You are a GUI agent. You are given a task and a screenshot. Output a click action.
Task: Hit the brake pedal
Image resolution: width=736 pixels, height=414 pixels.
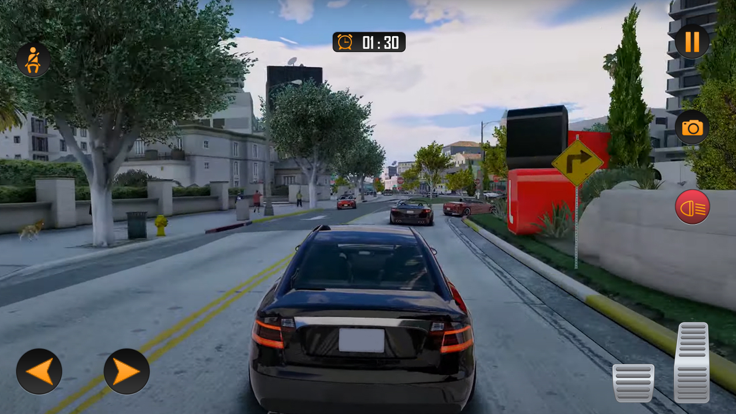[x=633, y=382]
